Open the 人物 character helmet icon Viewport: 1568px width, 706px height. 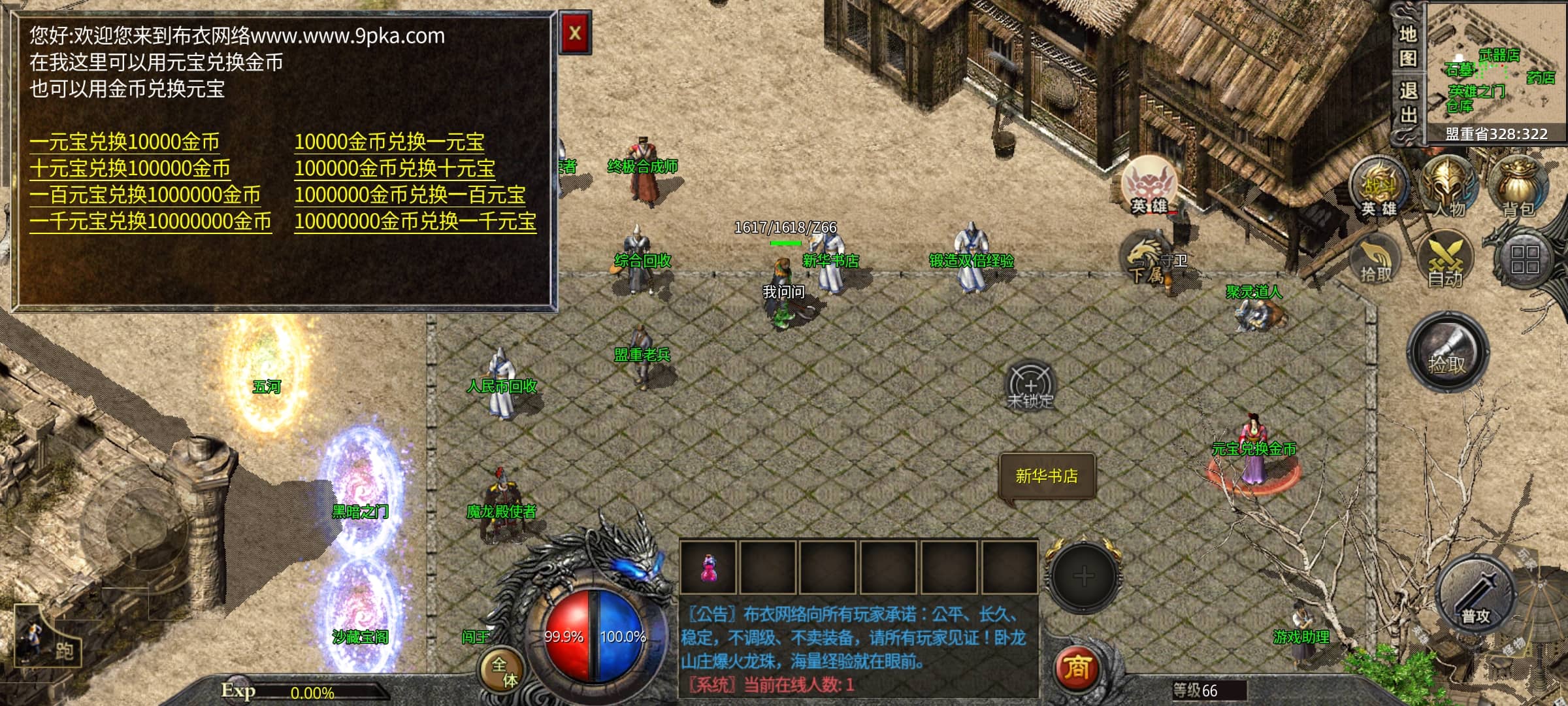coord(1448,186)
